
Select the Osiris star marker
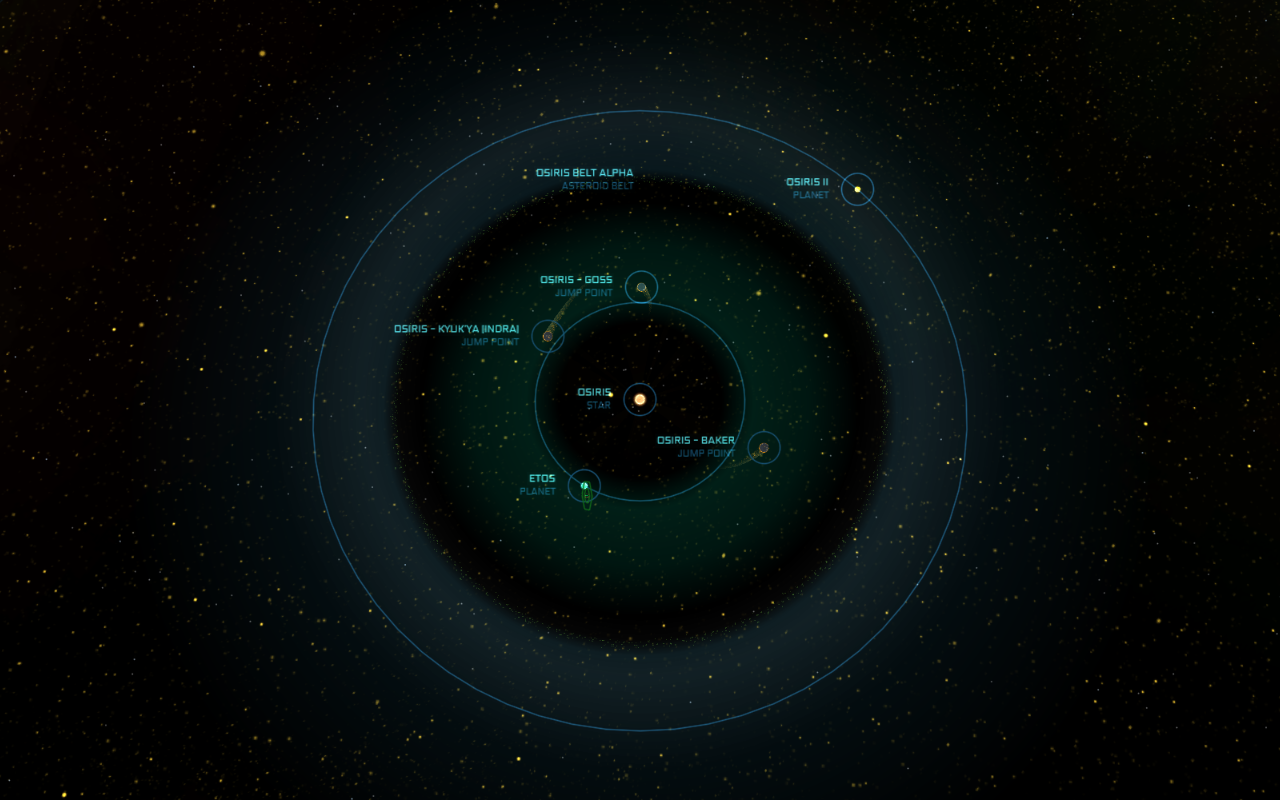pos(640,400)
